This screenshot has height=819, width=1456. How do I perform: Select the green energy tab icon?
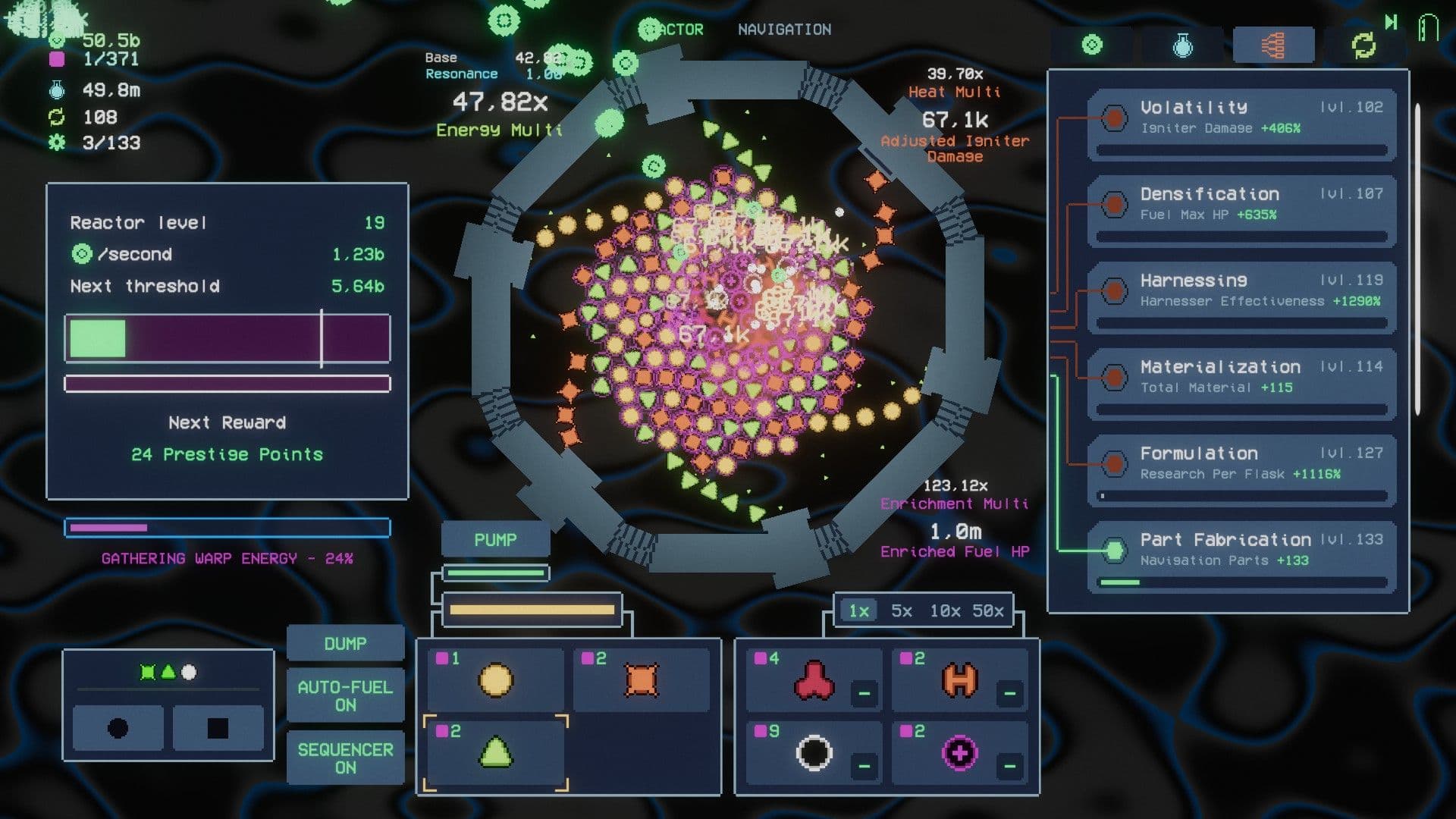coord(1093,44)
